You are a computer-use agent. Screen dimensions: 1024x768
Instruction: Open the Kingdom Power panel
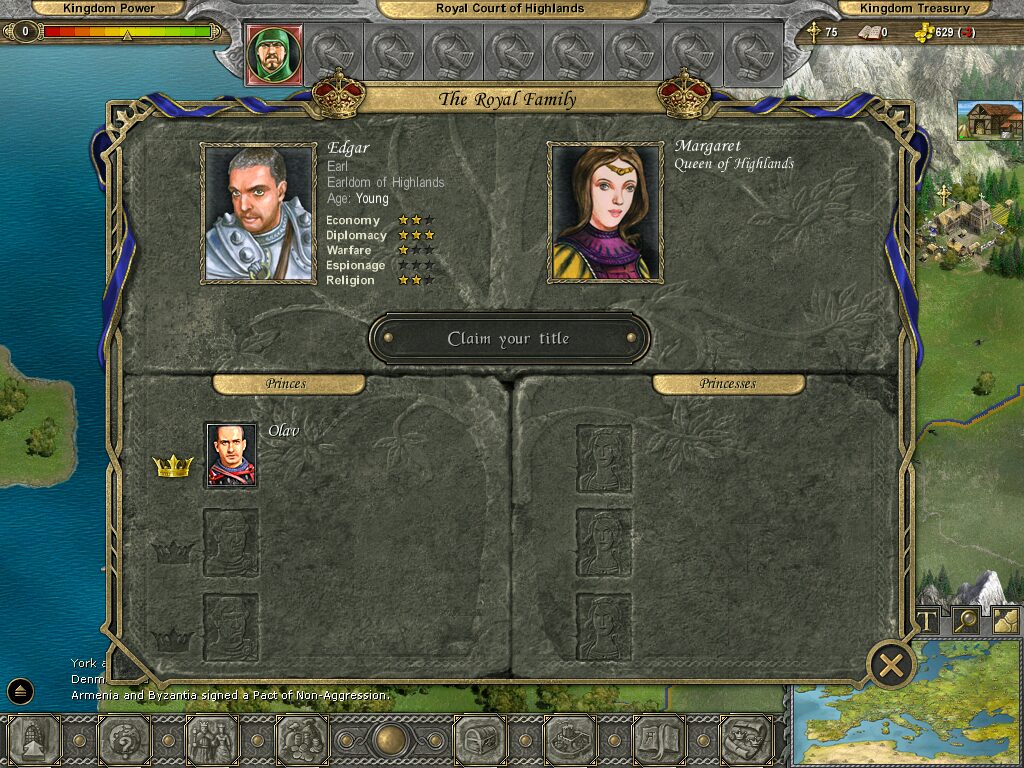click(110, 8)
